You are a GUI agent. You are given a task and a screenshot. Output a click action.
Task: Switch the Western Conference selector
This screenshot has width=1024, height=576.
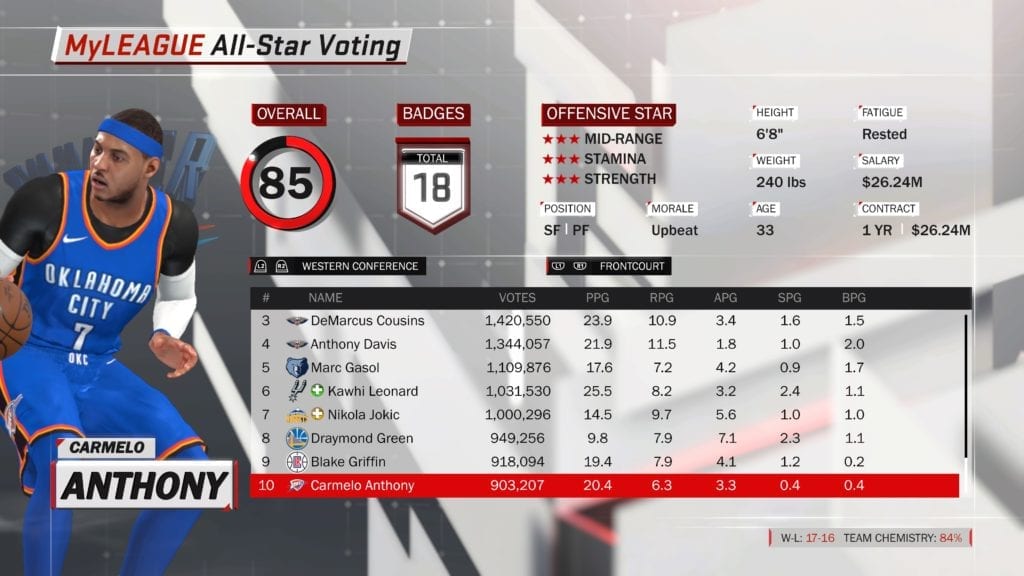335,266
